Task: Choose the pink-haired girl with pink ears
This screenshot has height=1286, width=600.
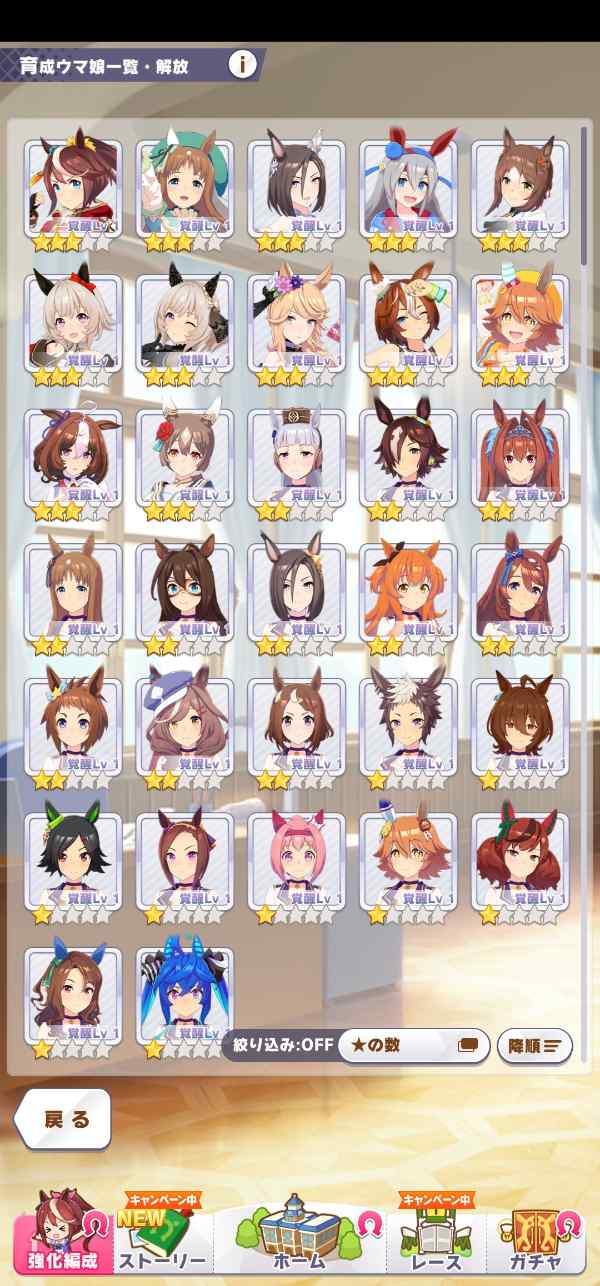Action: [x=296, y=862]
